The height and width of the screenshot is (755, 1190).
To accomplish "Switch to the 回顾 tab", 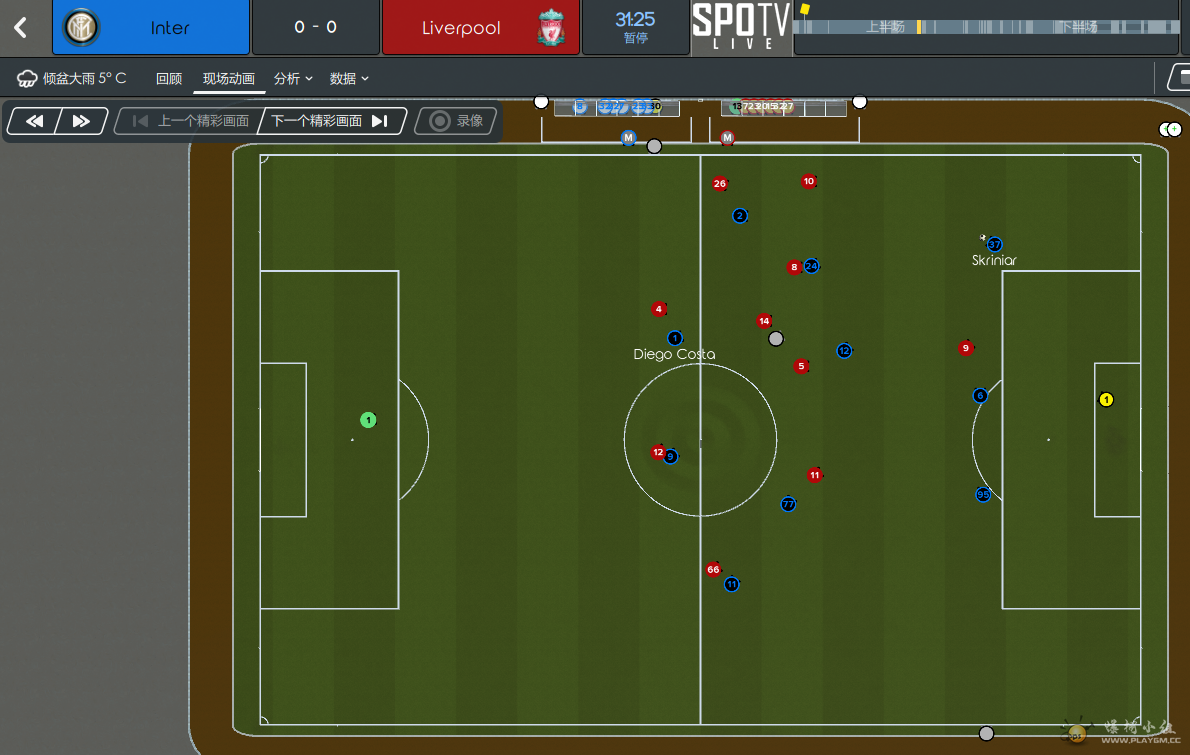I will tap(169, 79).
